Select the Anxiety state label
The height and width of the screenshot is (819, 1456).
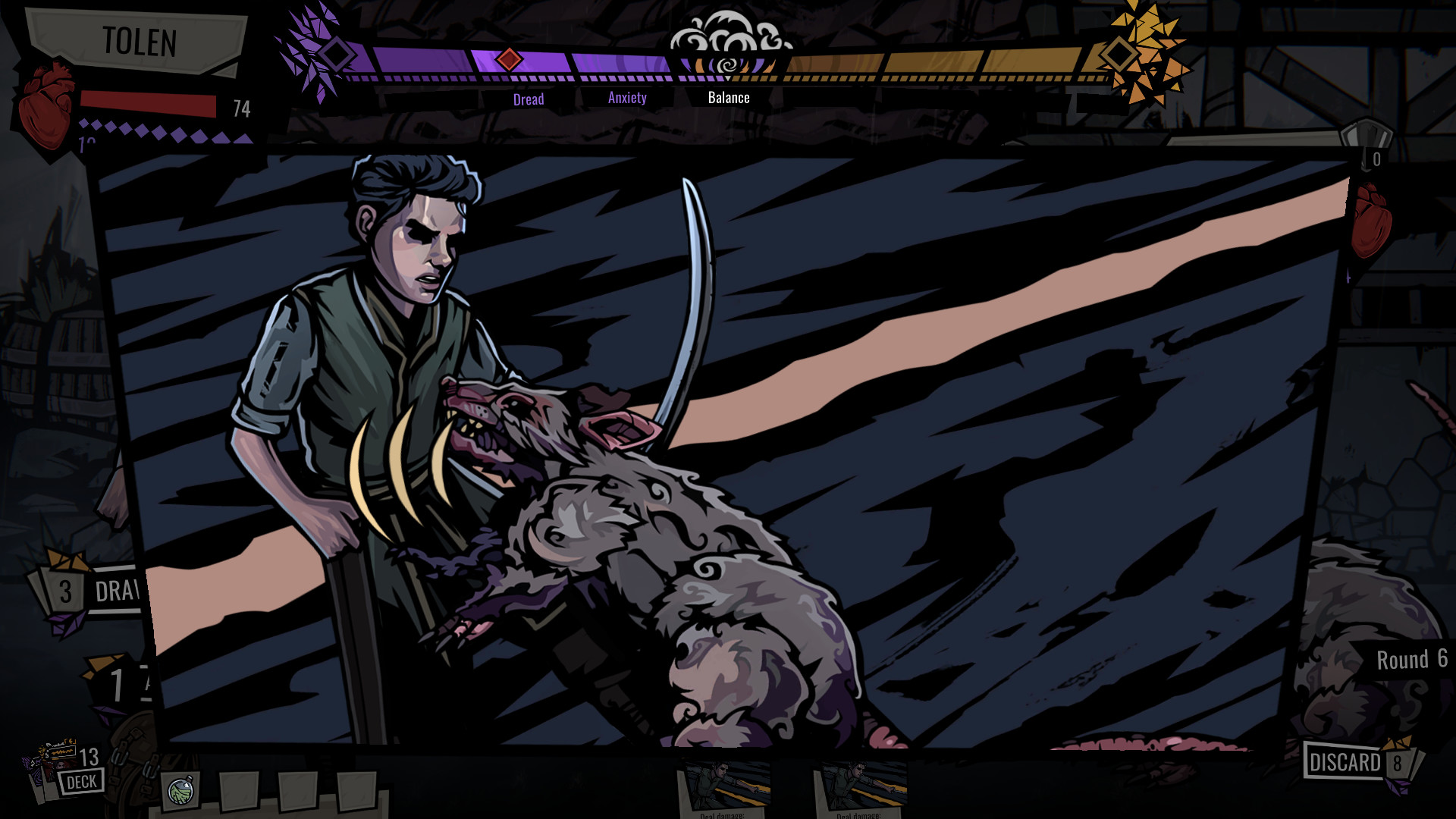[x=626, y=98]
